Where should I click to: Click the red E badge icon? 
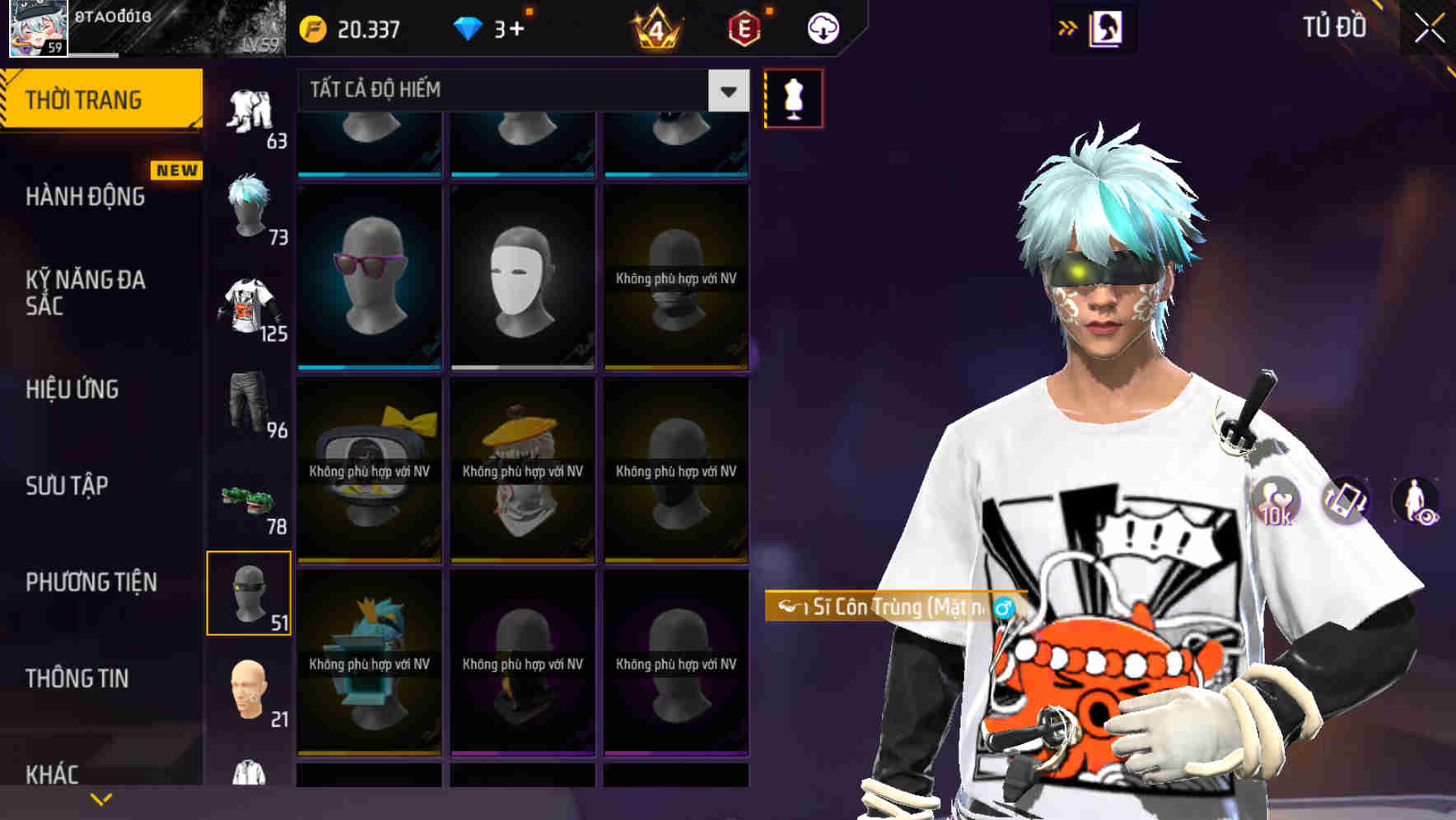(744, 27)
